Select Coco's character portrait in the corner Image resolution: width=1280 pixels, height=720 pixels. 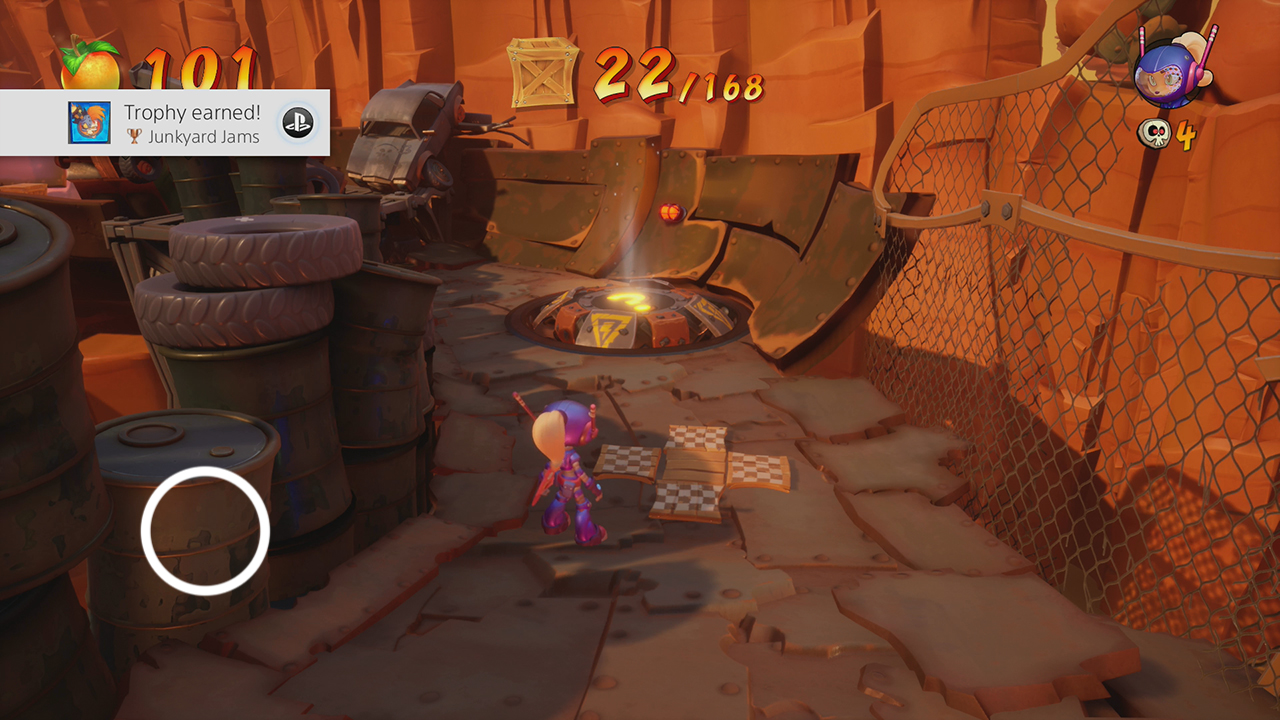[1168, 72]
